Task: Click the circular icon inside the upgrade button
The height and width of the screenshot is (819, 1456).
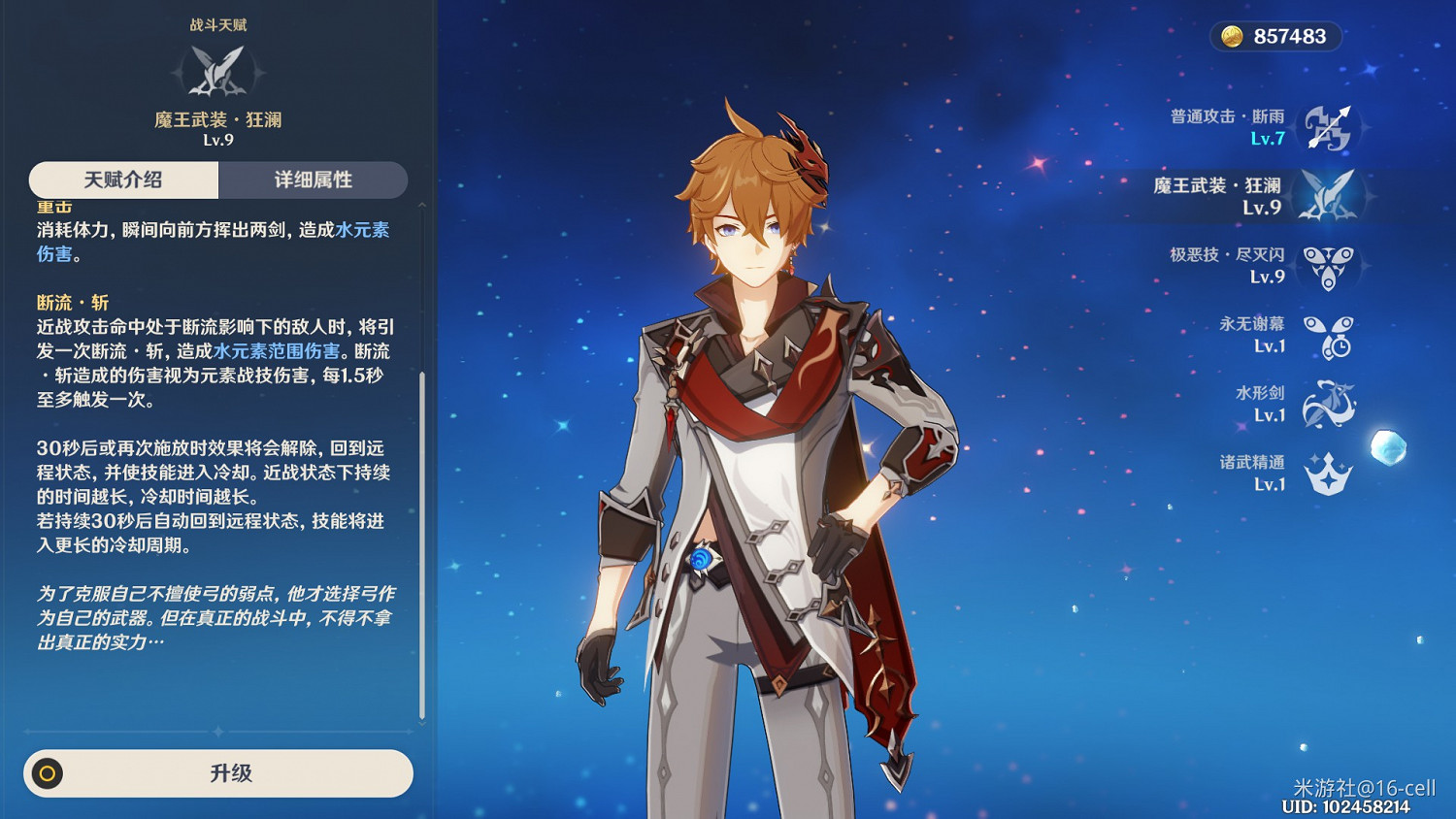Action: coord(46,773)
